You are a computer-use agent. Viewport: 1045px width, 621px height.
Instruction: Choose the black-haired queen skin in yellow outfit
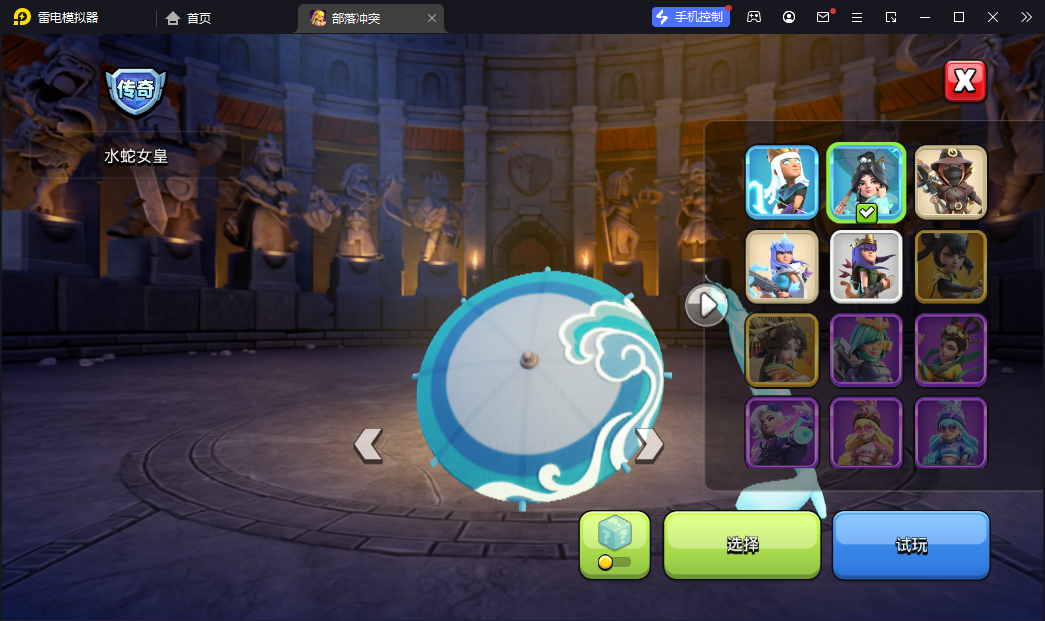[x=950, y=266]
